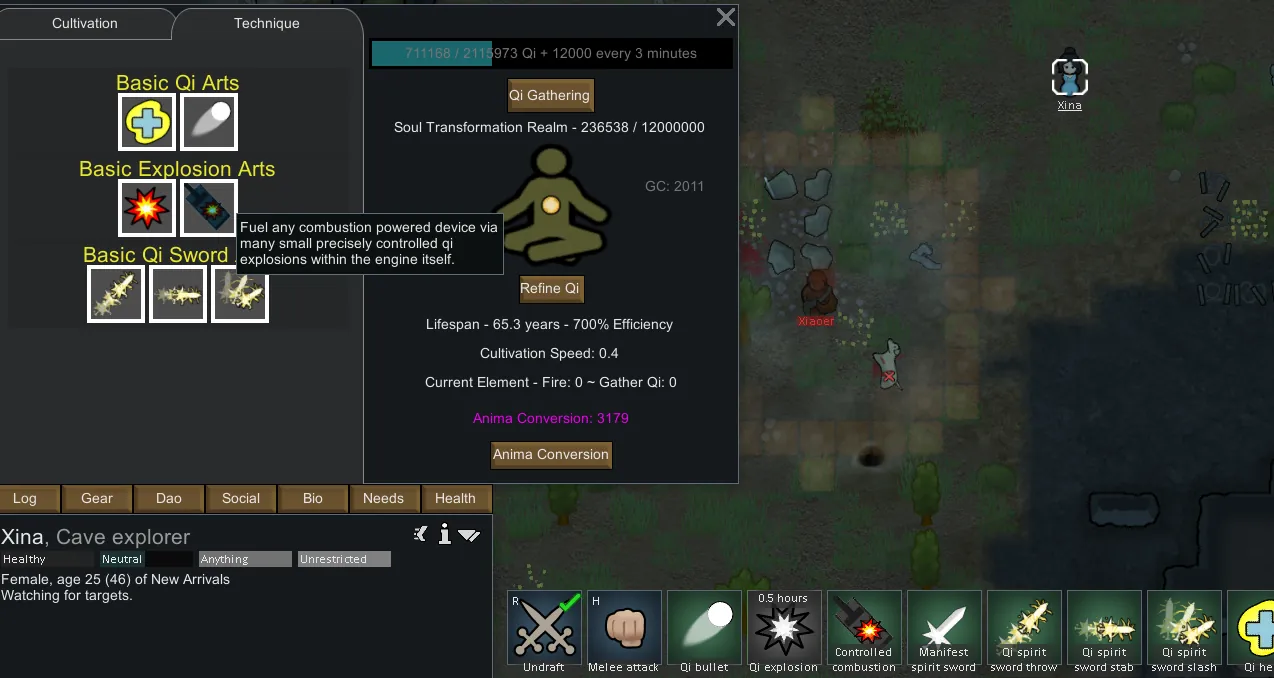Open the Gear tab
Viewport: 1274px width, 678px height.
pyautogui.click(x=97, y=498)
